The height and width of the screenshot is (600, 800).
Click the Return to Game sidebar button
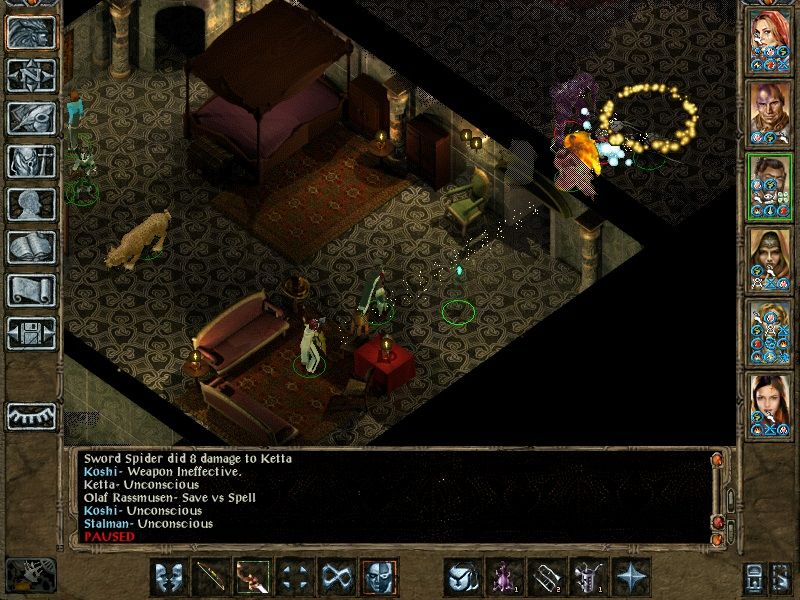coord(31,32)
